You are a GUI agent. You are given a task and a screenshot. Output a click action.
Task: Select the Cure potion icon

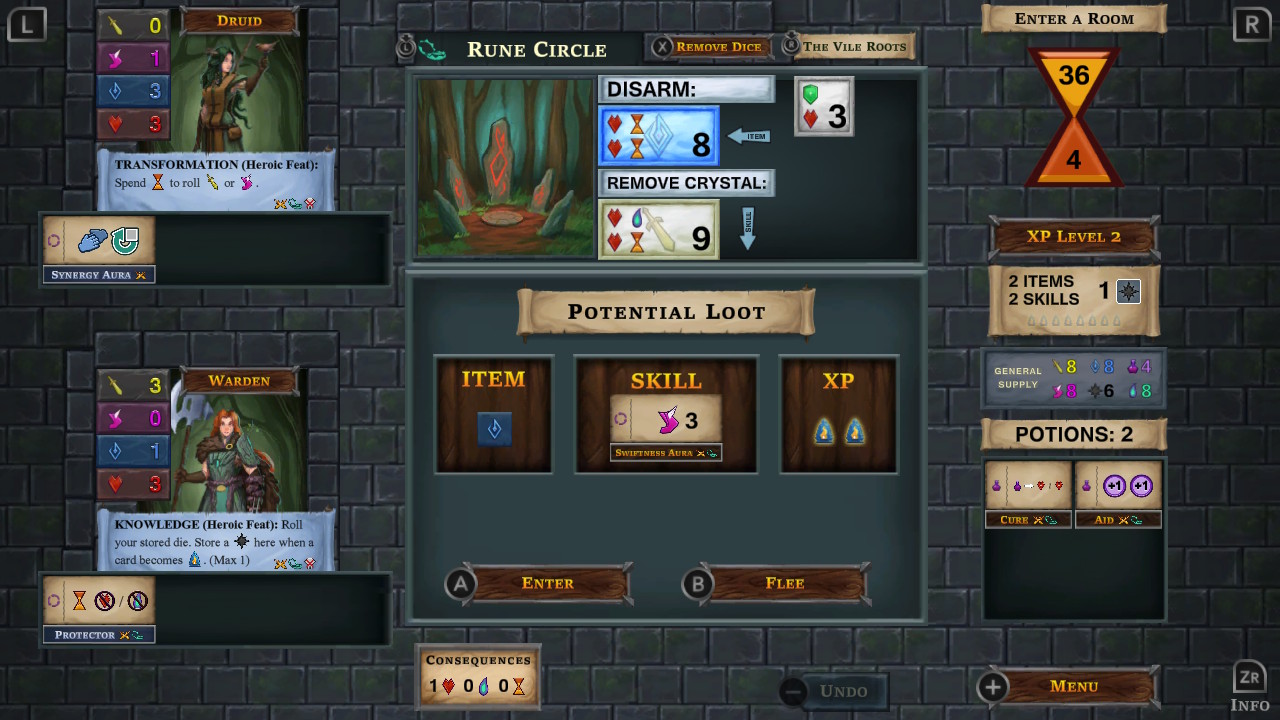point(1028,488)
